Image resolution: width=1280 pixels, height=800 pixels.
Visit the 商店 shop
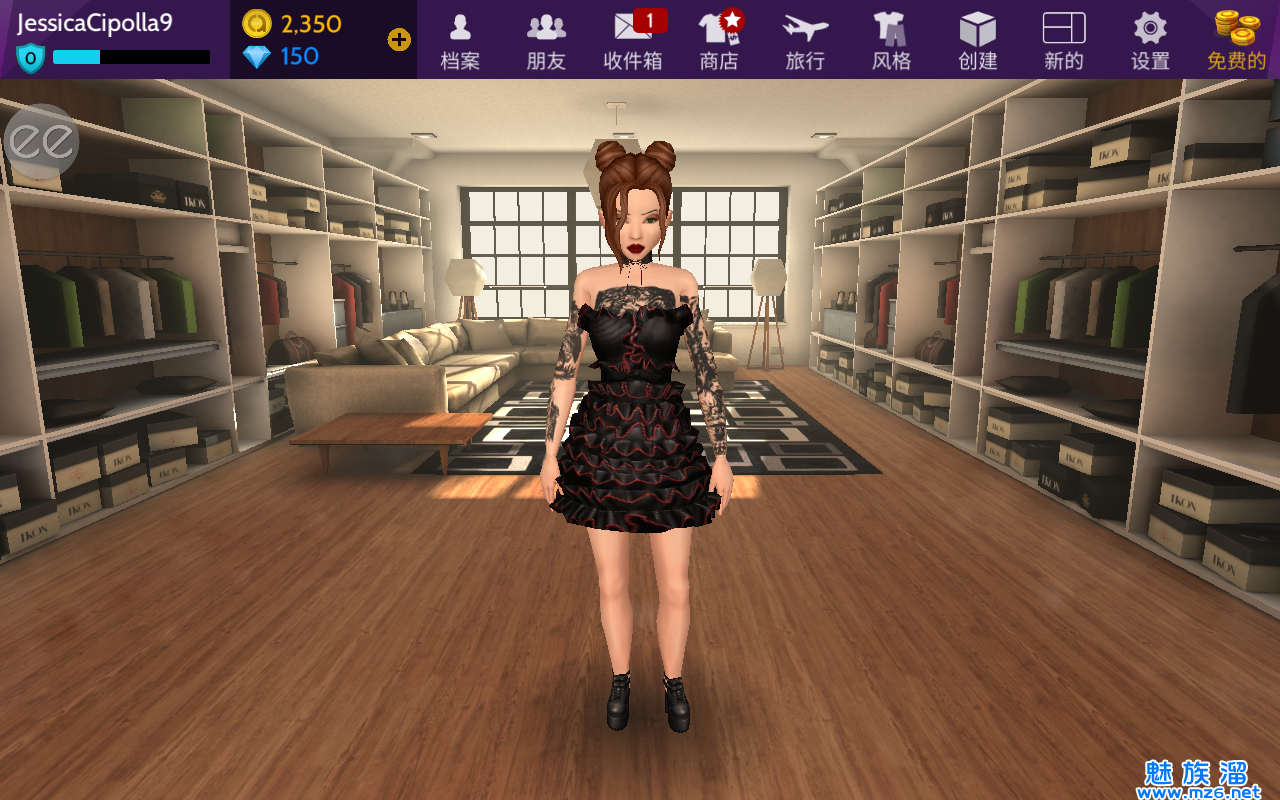coord(719,40)
